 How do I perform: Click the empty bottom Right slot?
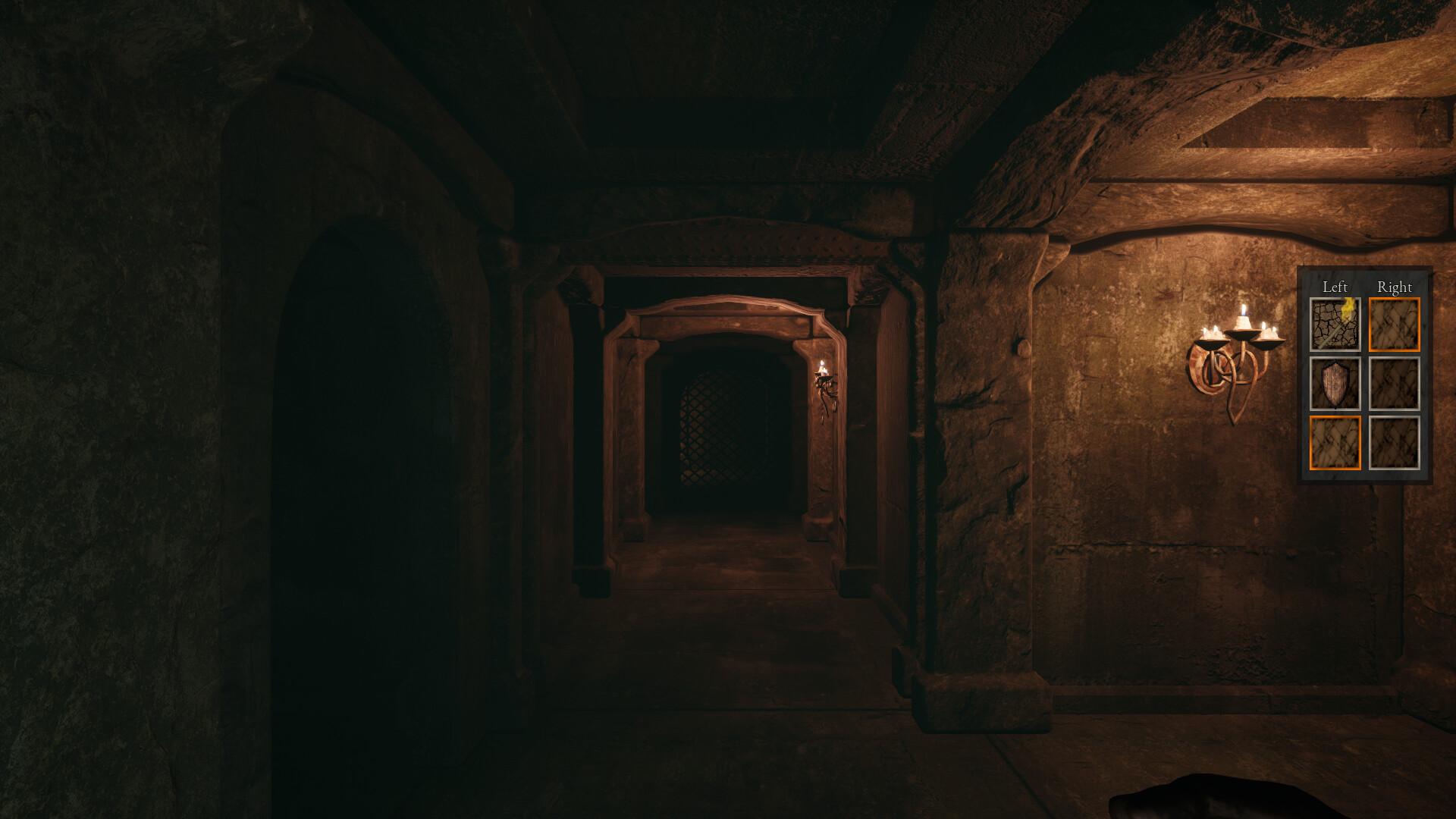pos(1394,442)
